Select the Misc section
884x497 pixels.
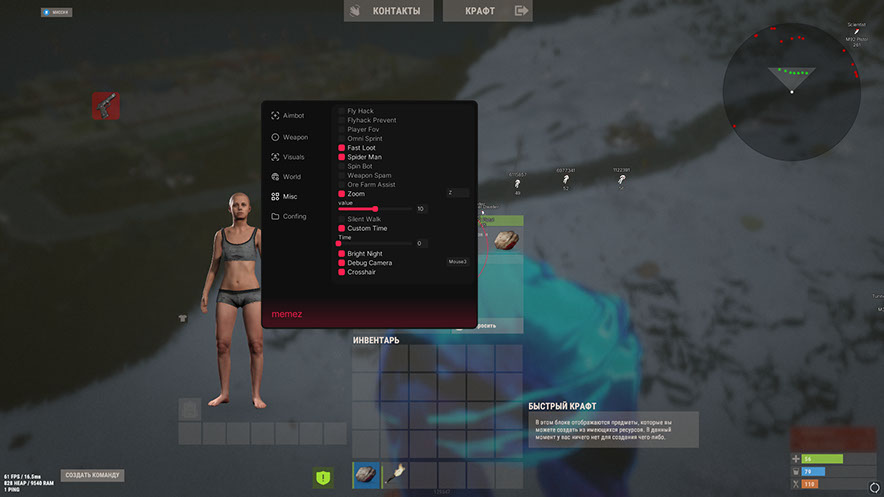pyautogui.click(x=289, y=196)
